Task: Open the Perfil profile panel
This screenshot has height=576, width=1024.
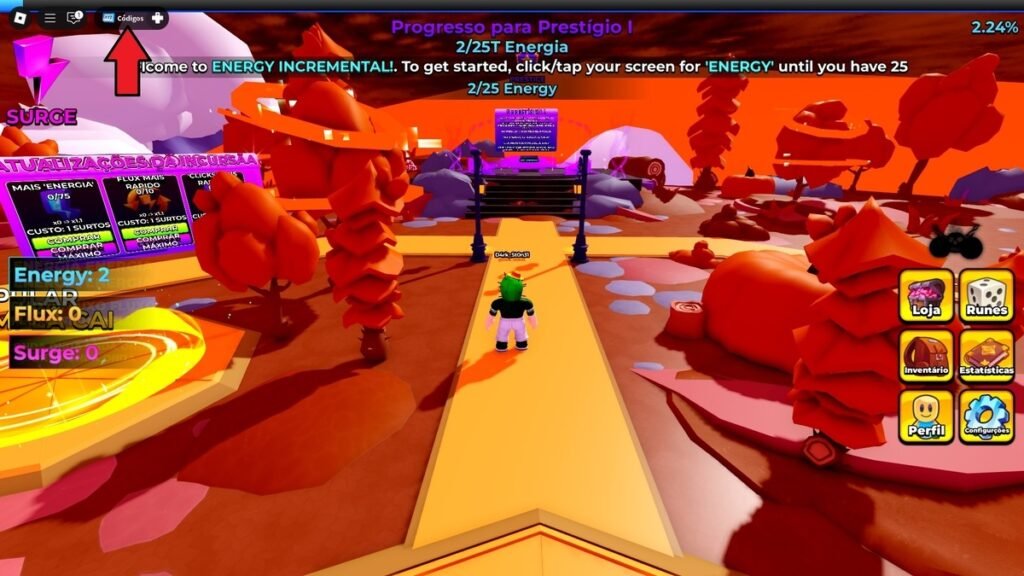Action: pyautogui.click(x=926, y=416)
